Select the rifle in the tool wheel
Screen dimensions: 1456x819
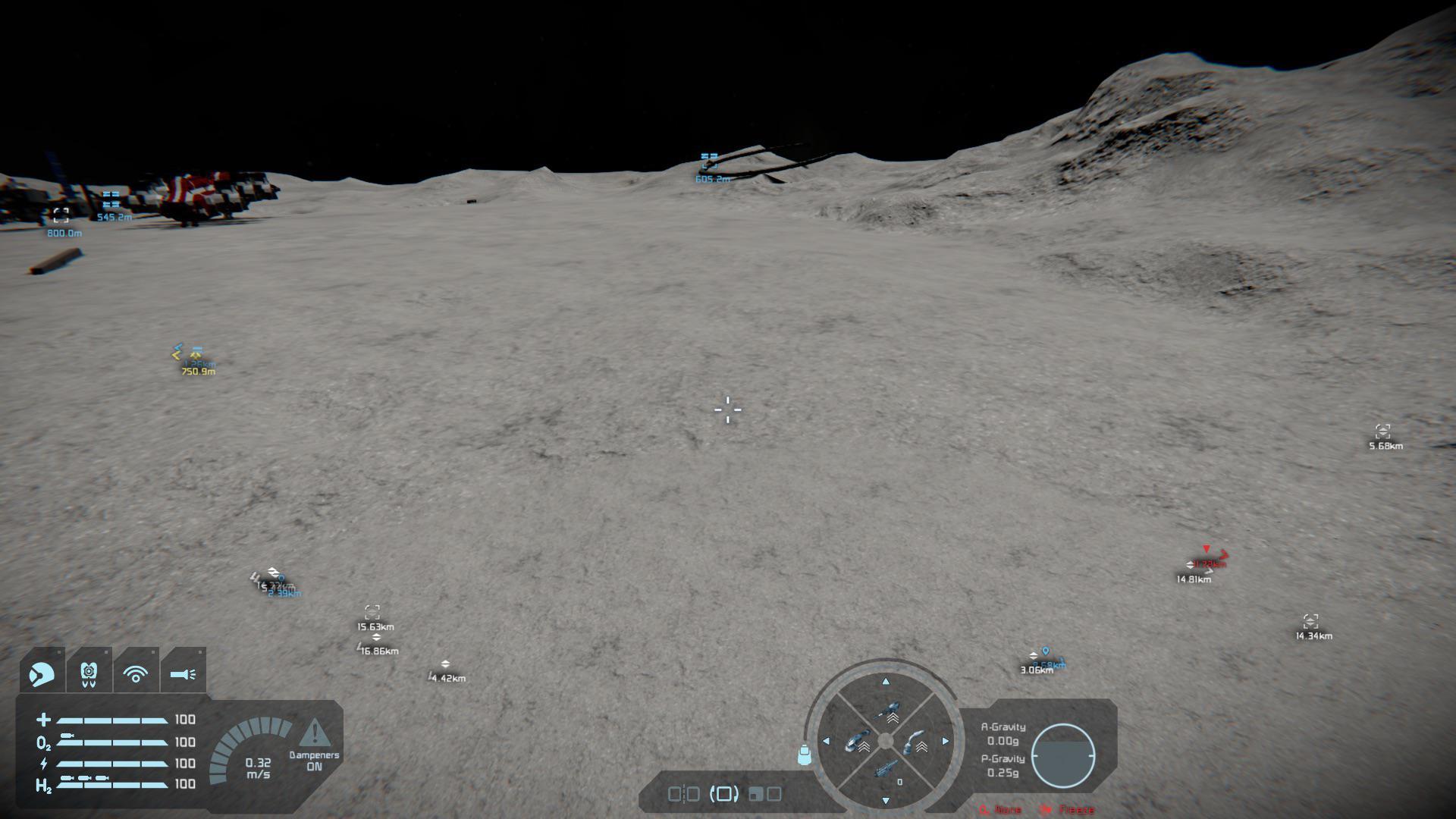click(x=885, y=770)
